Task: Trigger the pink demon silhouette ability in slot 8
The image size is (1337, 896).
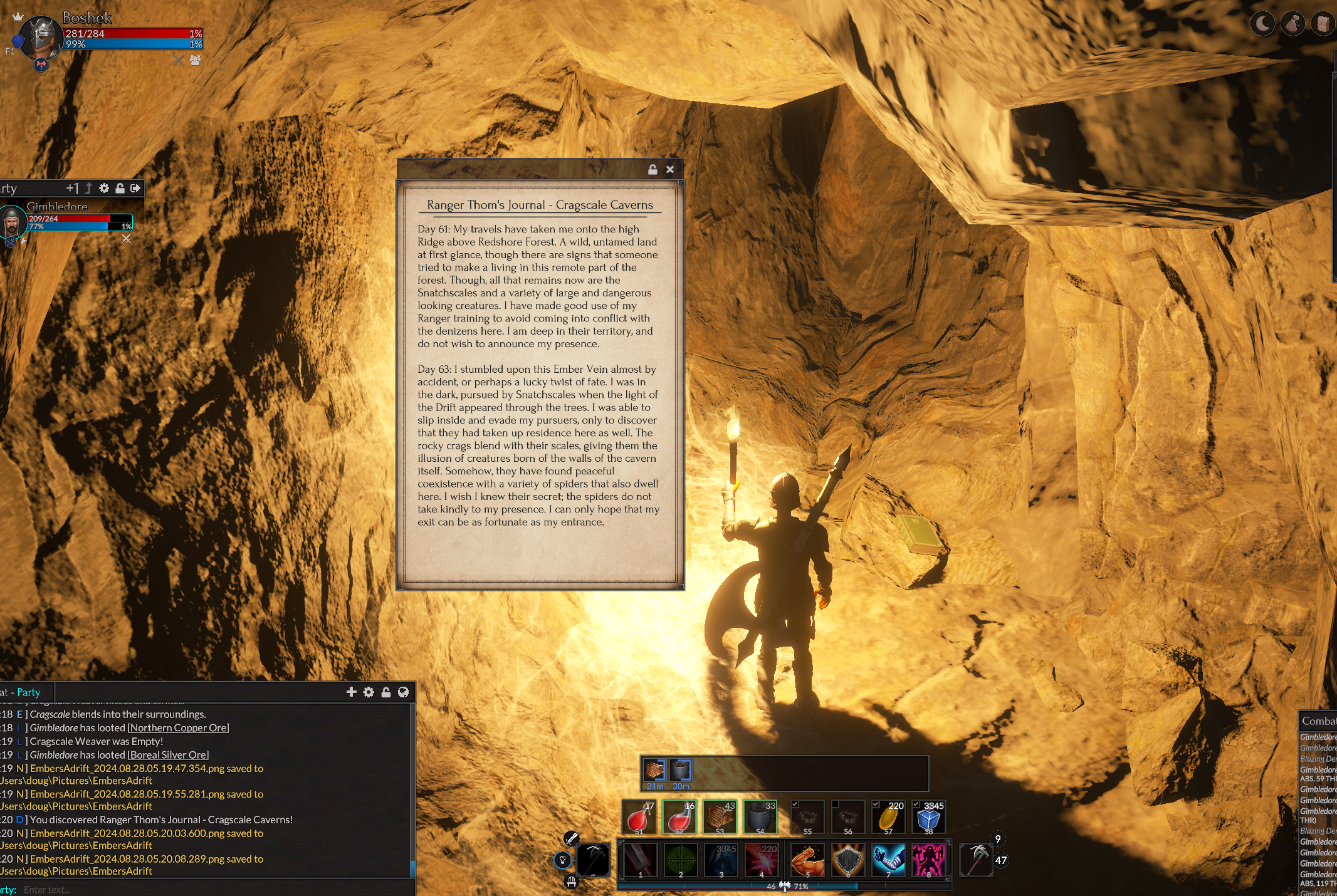Action: coord(928,860)
